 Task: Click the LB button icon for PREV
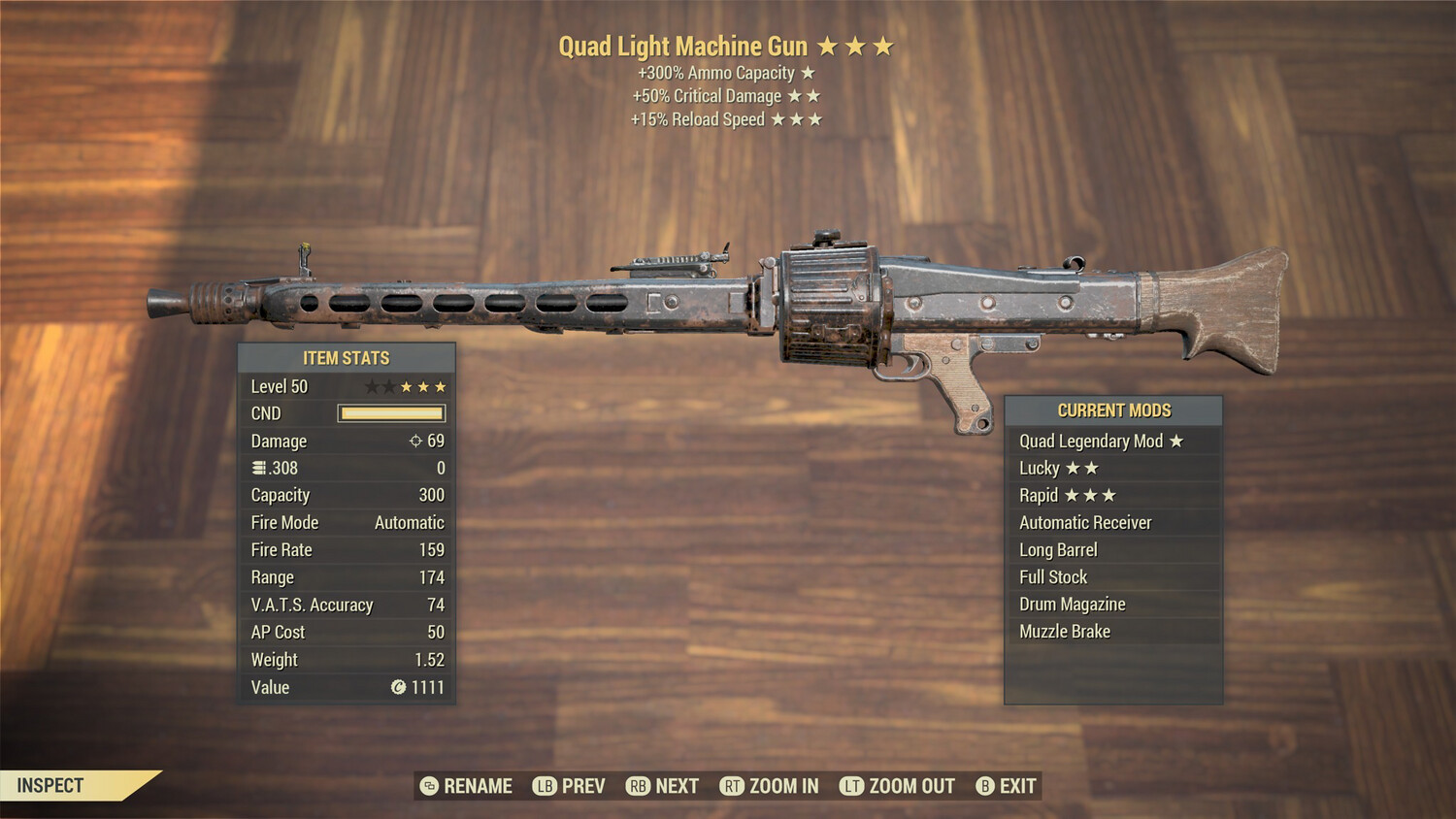click(x=545, y=786)
